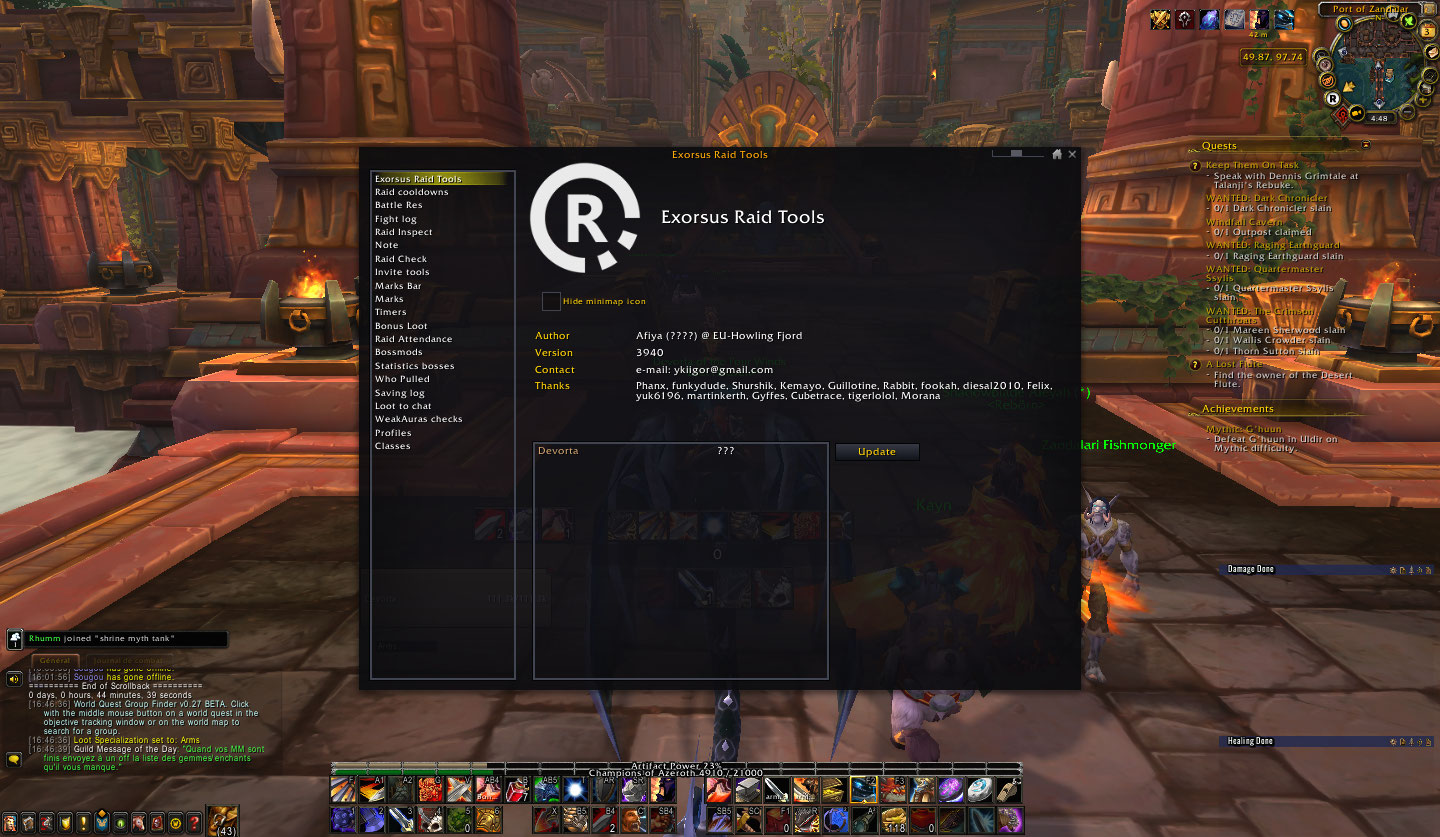Switch to the Général chat tab

(x=54, y=660)
